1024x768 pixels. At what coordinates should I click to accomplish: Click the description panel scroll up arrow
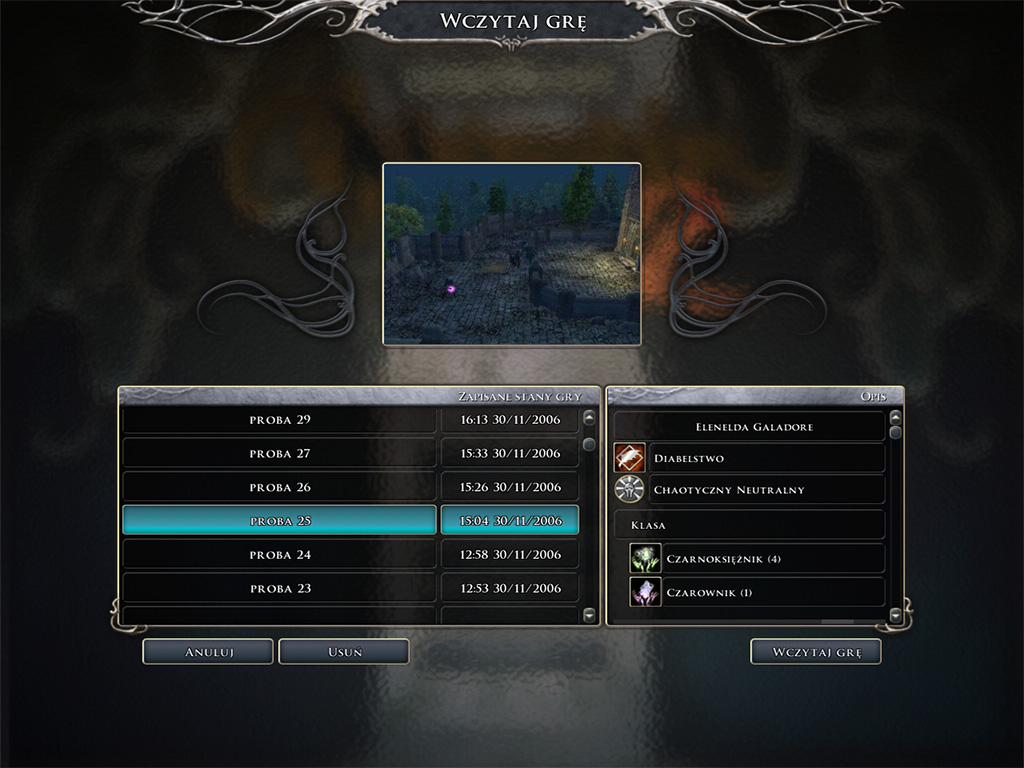(x=895, y=418)
